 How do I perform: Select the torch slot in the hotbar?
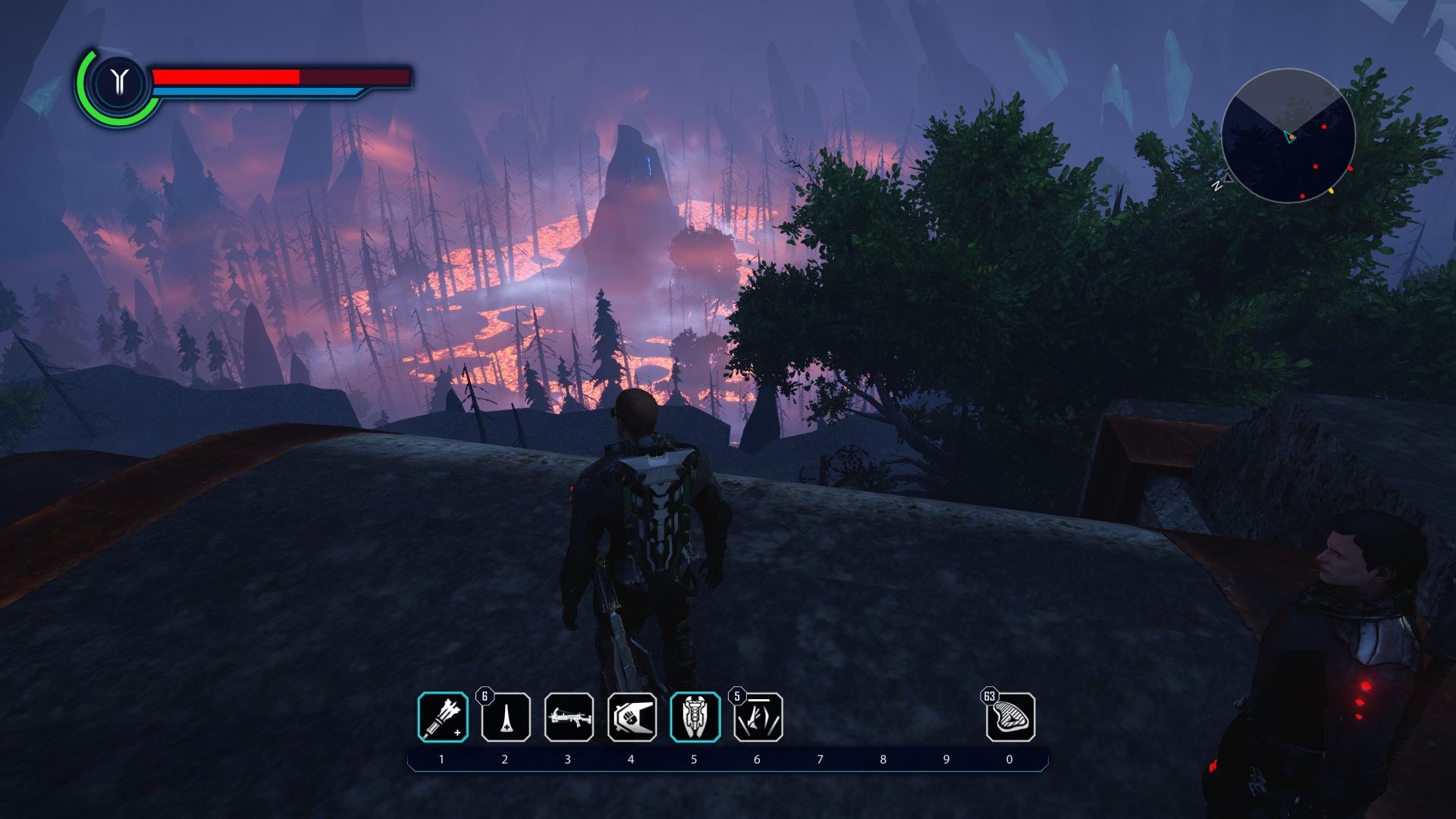pos(443,717)
